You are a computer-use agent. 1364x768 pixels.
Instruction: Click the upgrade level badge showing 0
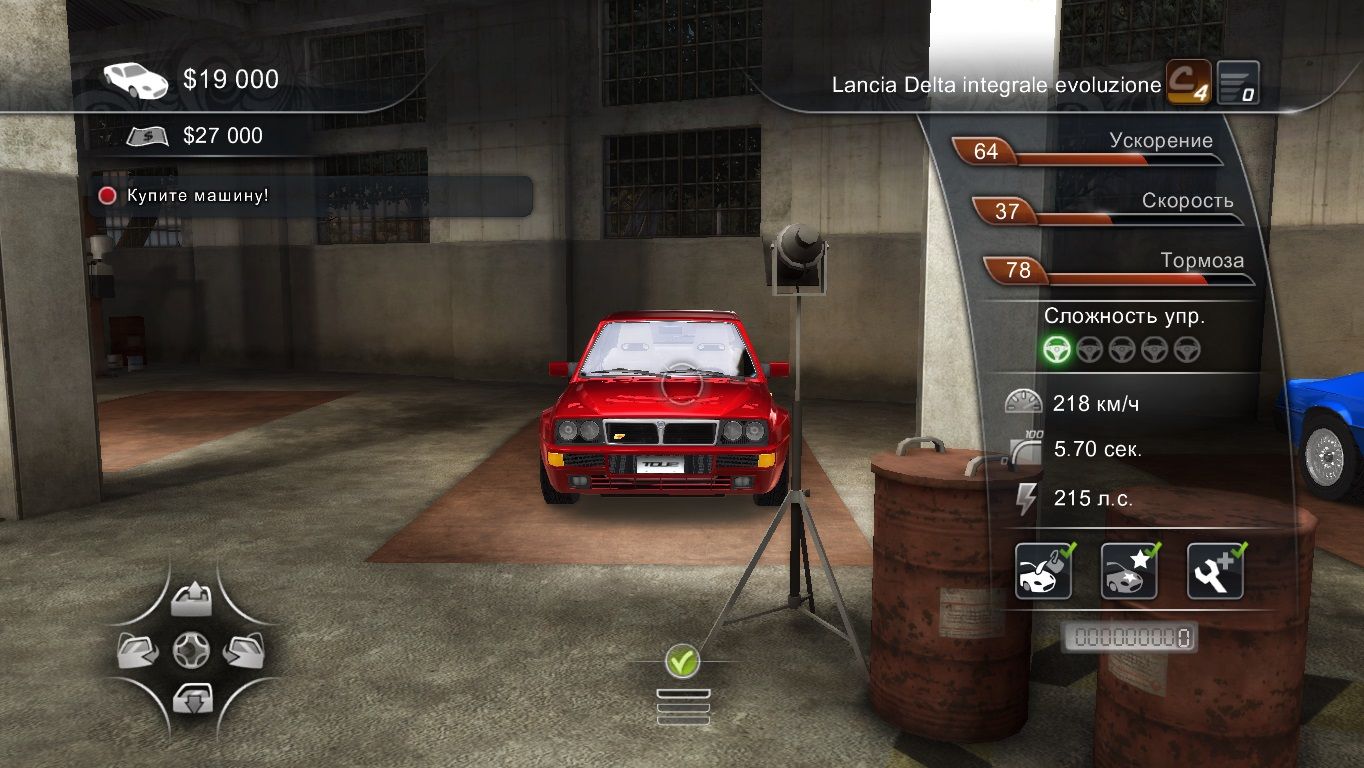pos(1238,83)
